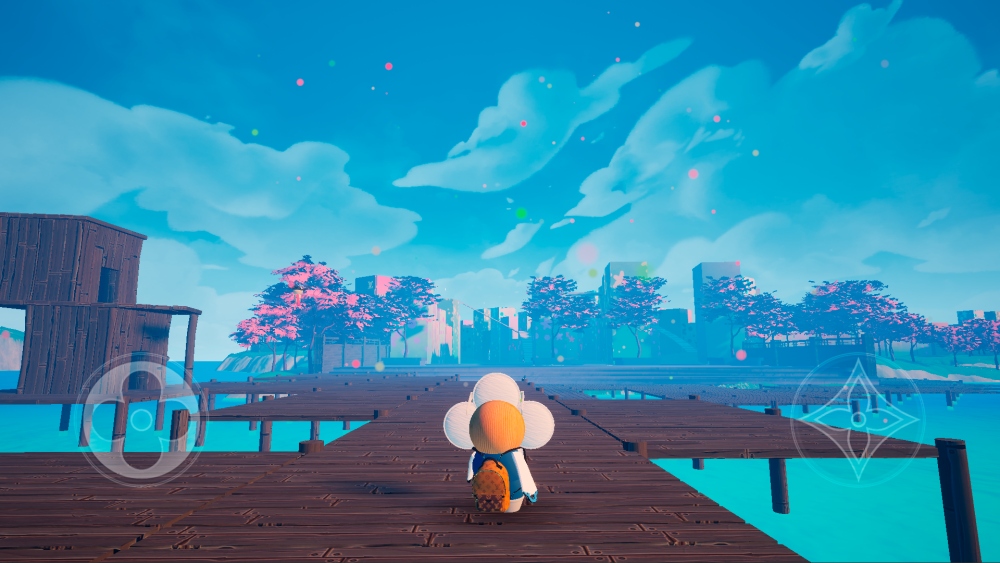
Task: Tap the quatrefoil flower movement joystick
Action: point(141,418)
